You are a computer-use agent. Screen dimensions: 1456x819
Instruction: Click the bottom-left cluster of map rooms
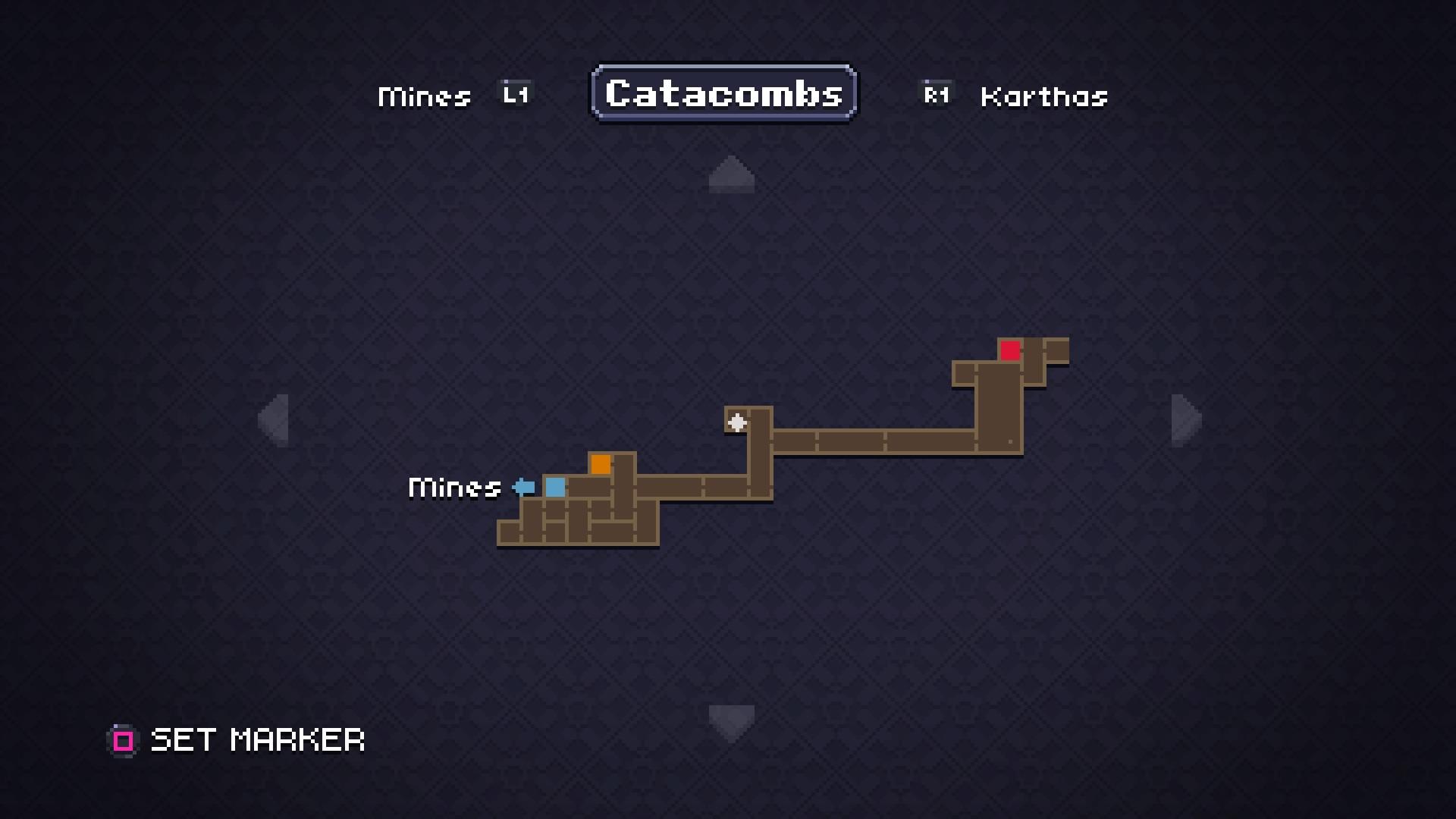click(x=576, y=523)
